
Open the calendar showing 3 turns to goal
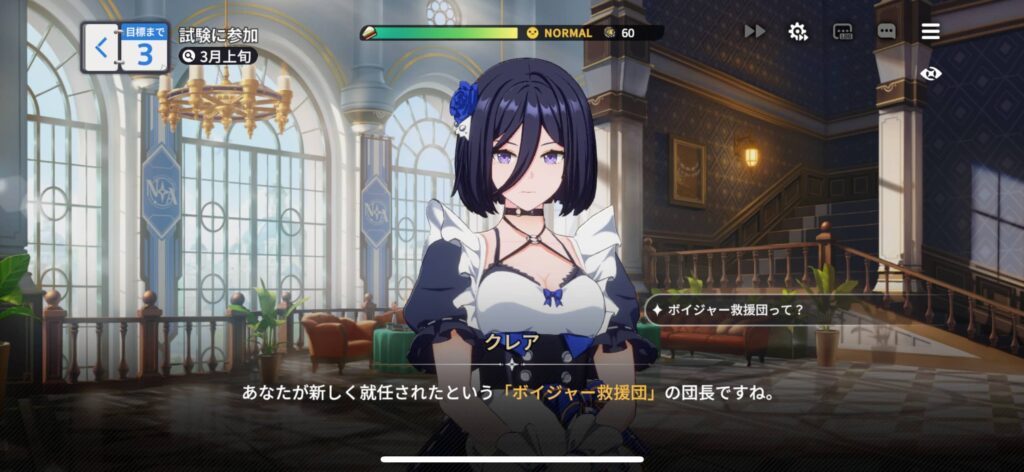[144, 48]
